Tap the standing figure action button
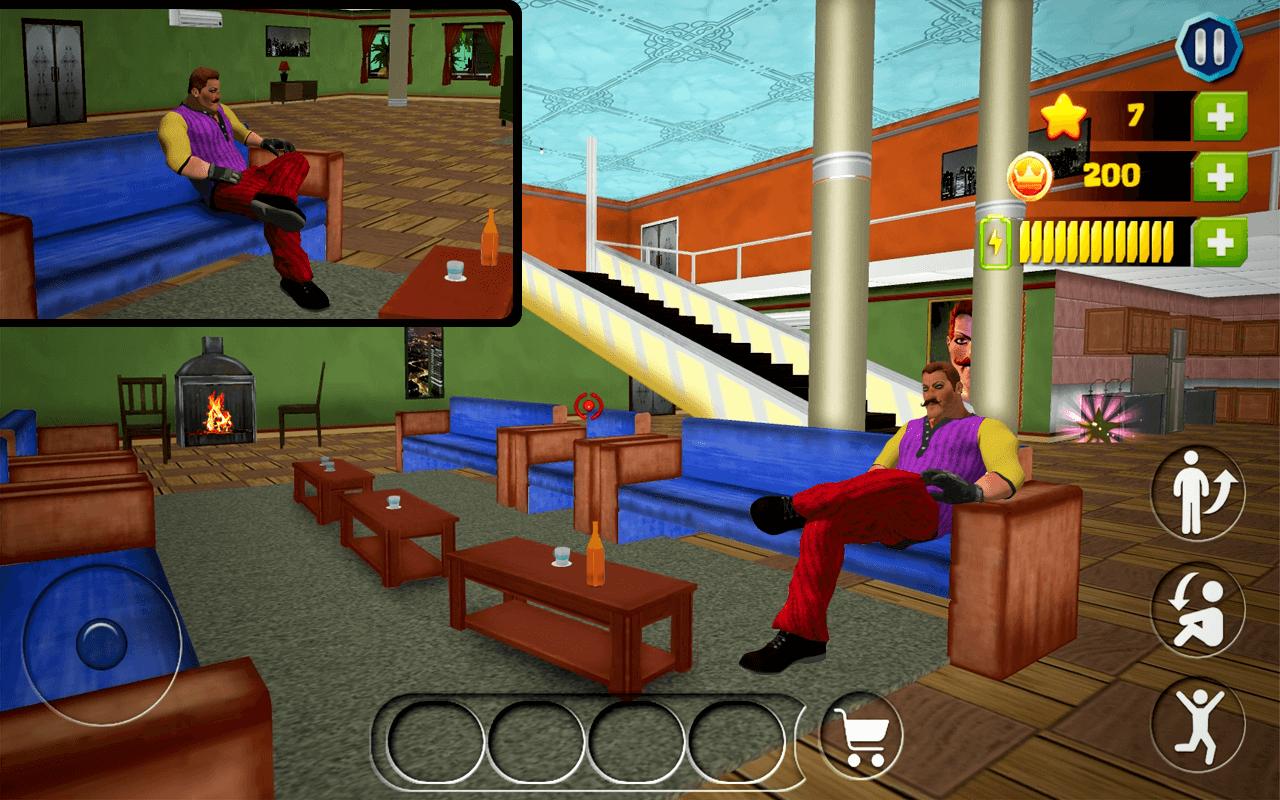1280x800 pixels. click(x=1198, y=492)
